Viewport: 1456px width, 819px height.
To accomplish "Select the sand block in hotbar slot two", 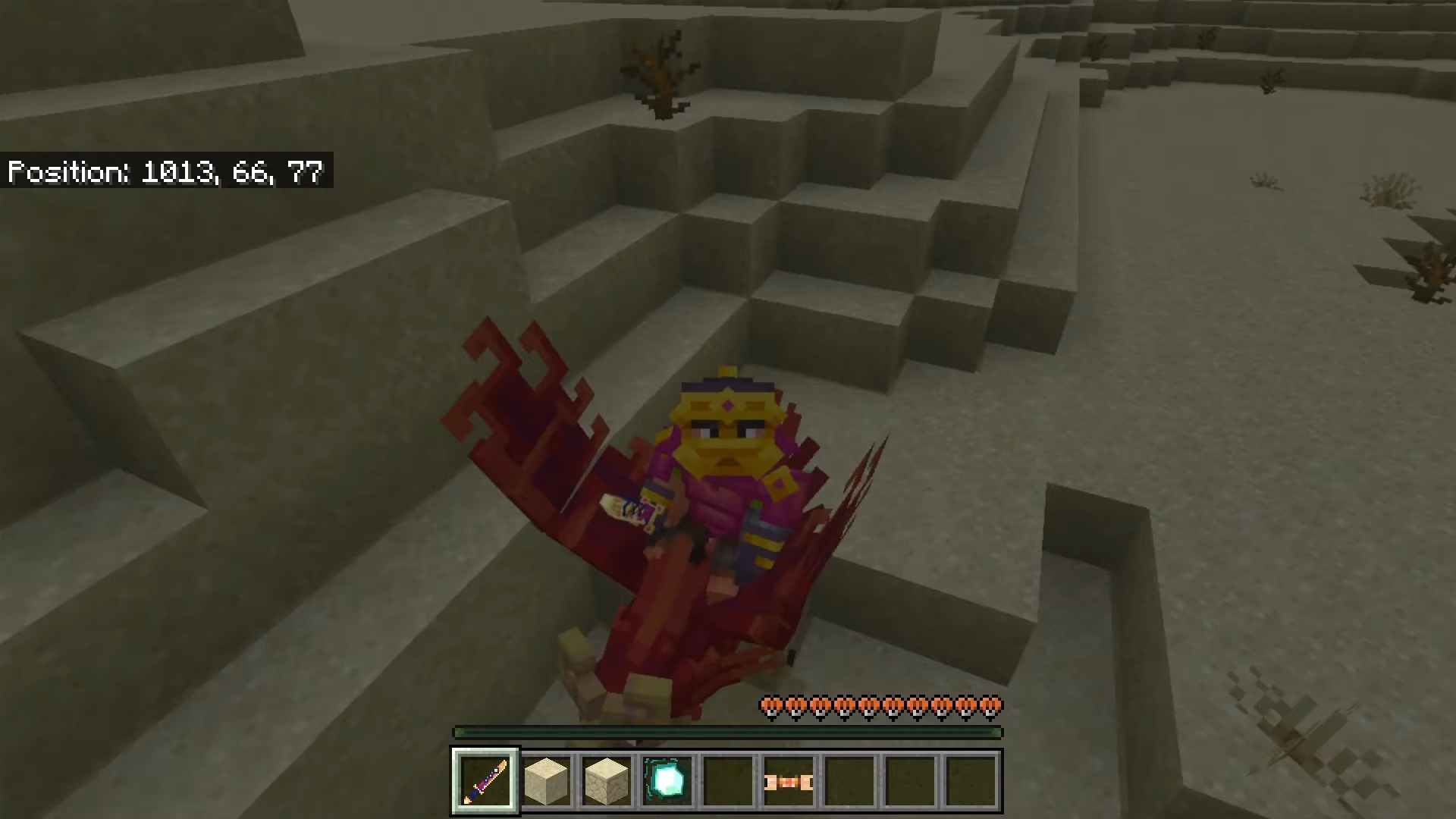I will (x=546, y=780).
